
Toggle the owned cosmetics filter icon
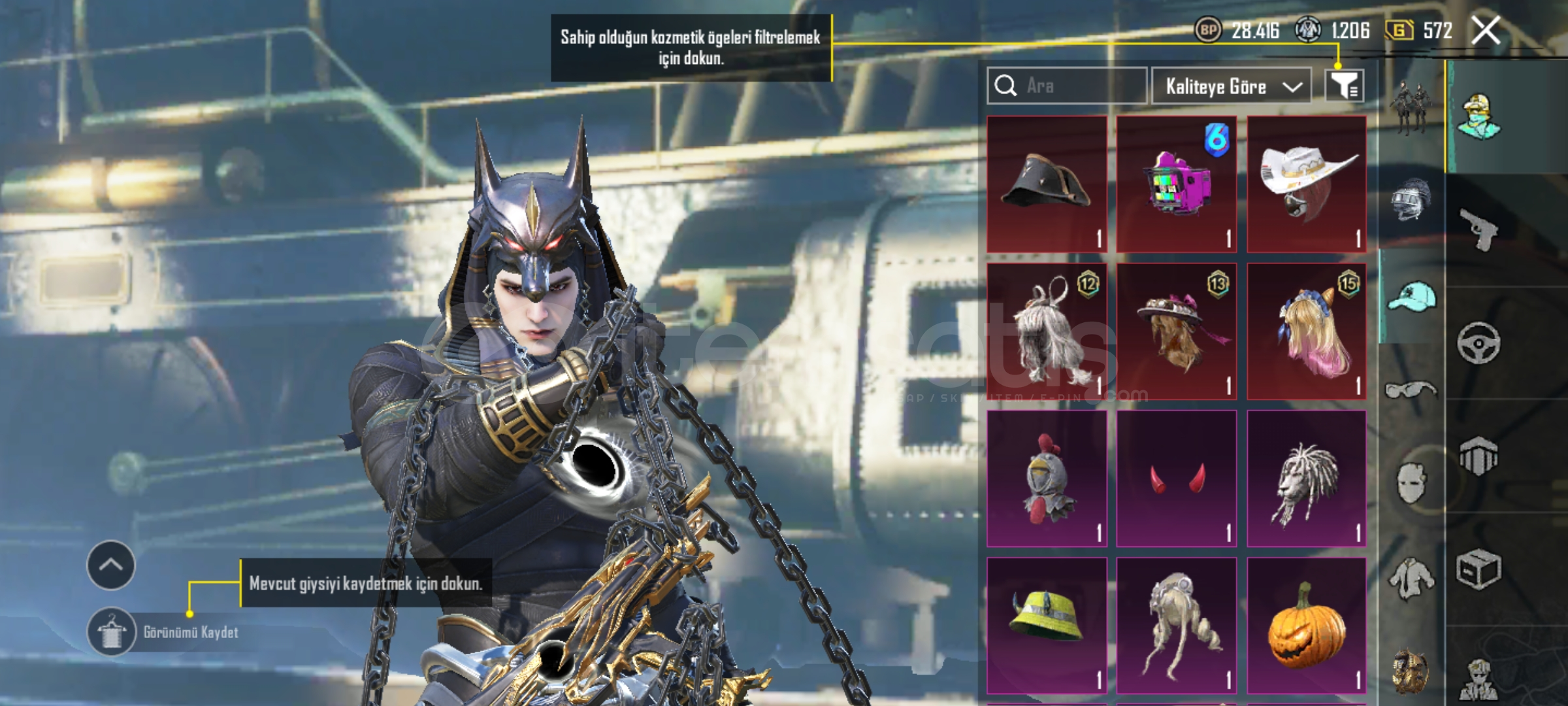point(1344,86)
